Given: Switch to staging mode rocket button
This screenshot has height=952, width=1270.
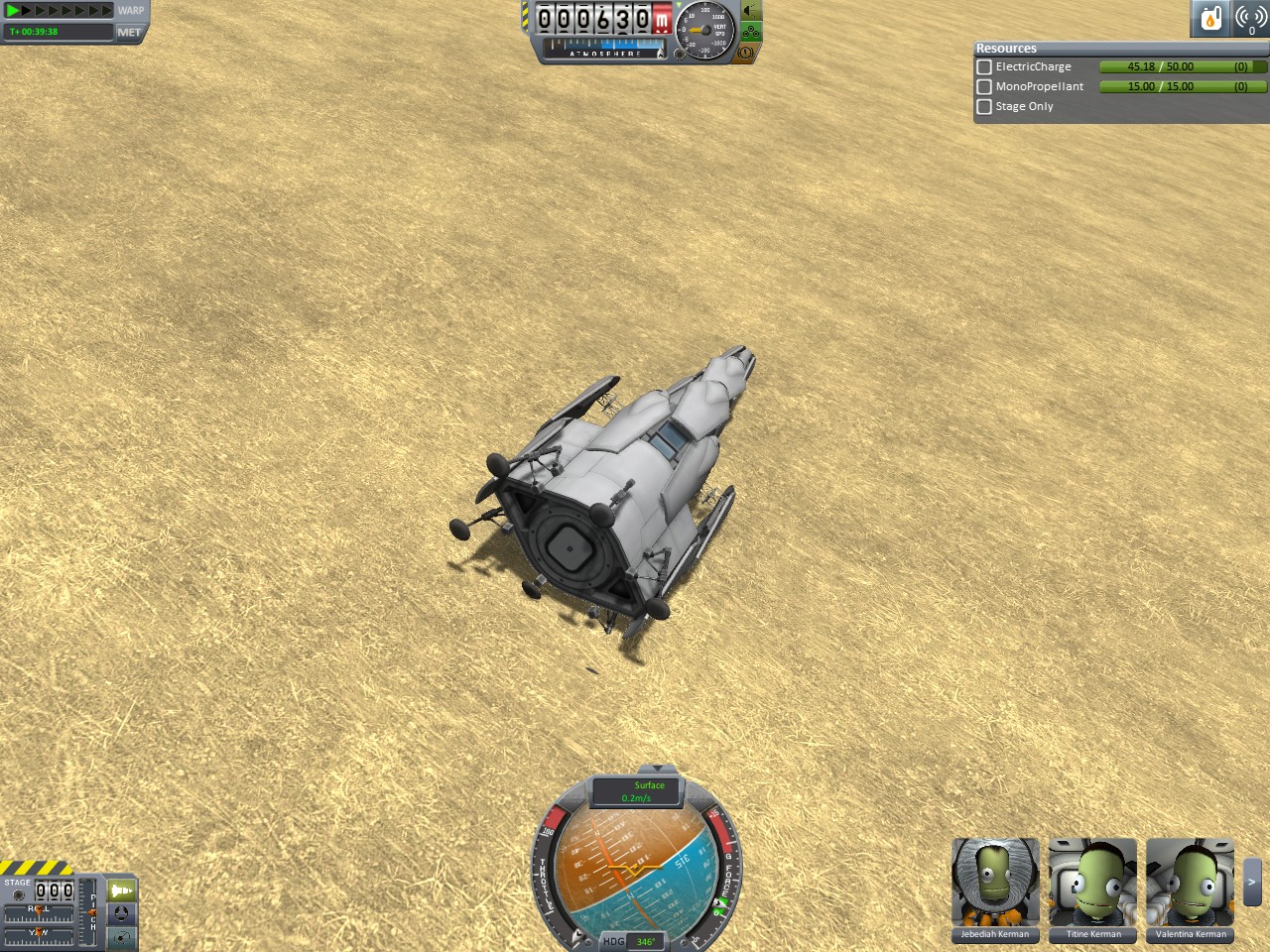Looking at the screenshot, I should point(121,891).
